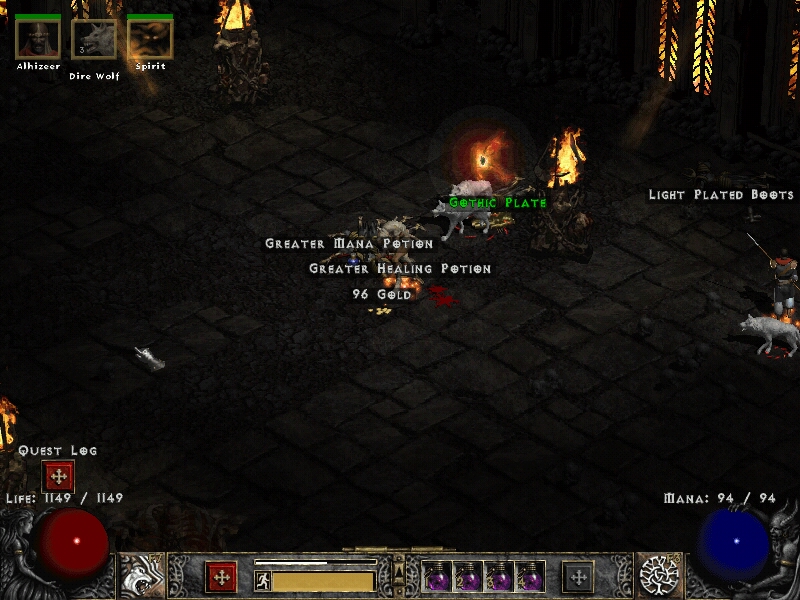Image resolution: width=800 pixels, height=600 pixels.
Task: Open the right-click skill selector
Action: [x=659, y=575]
